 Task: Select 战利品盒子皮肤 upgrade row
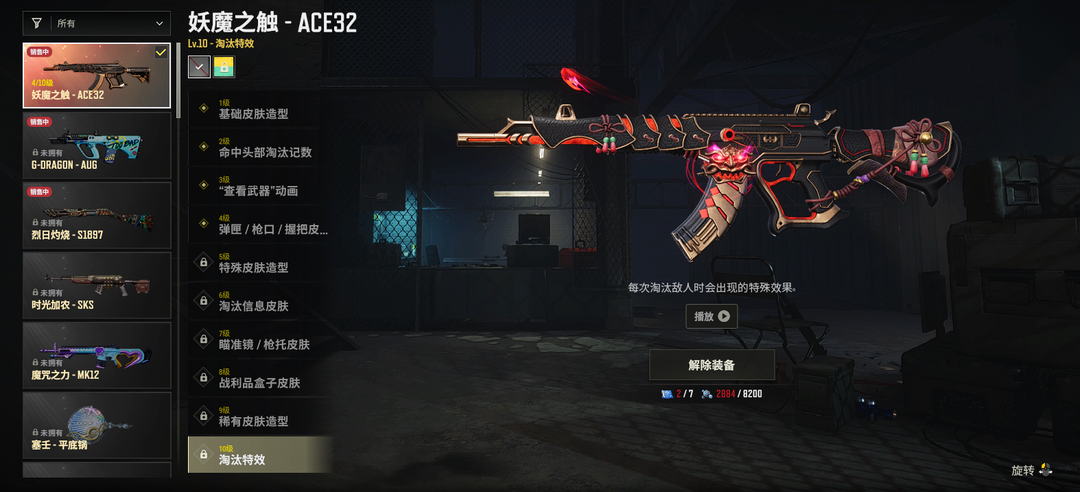pyautogui.click(x=260, y=379)
